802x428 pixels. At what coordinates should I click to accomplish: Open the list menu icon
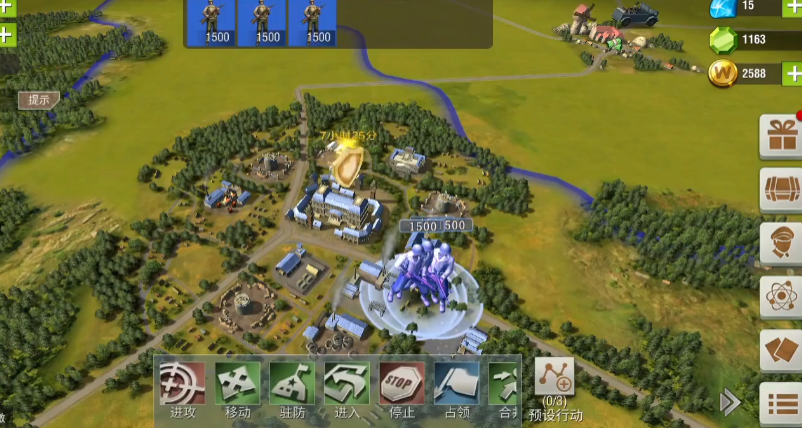(781, 405)
